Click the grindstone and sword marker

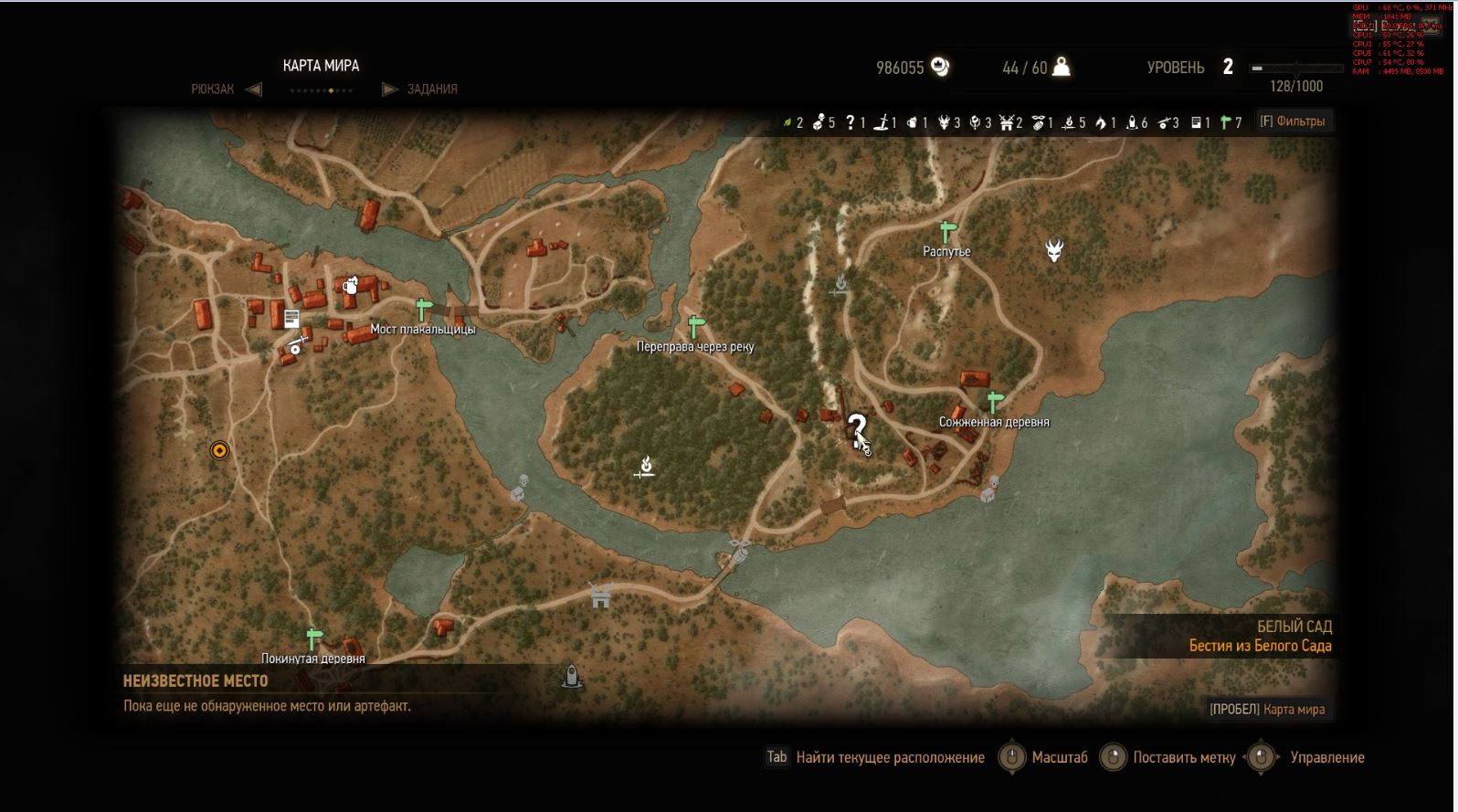[x=297, y=345]
